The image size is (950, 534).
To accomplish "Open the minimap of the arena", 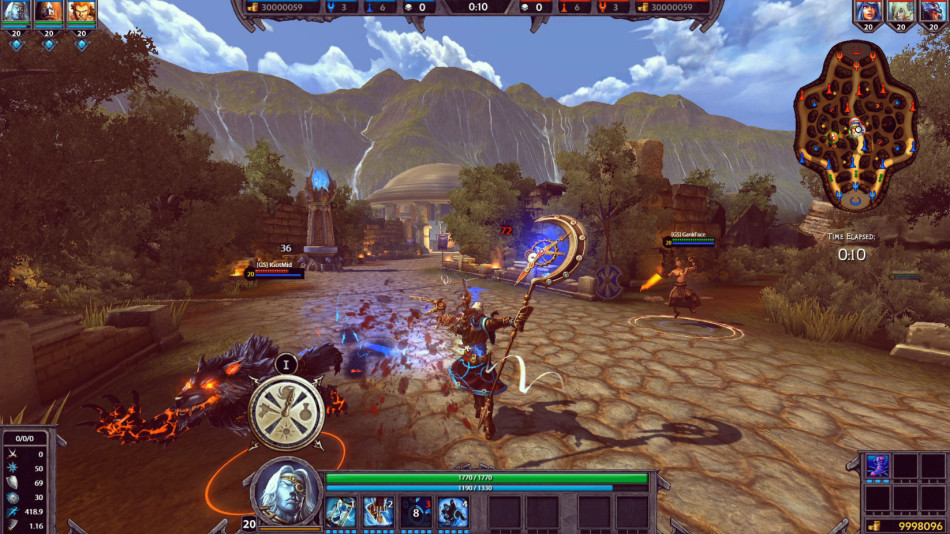I will point(855,125).
